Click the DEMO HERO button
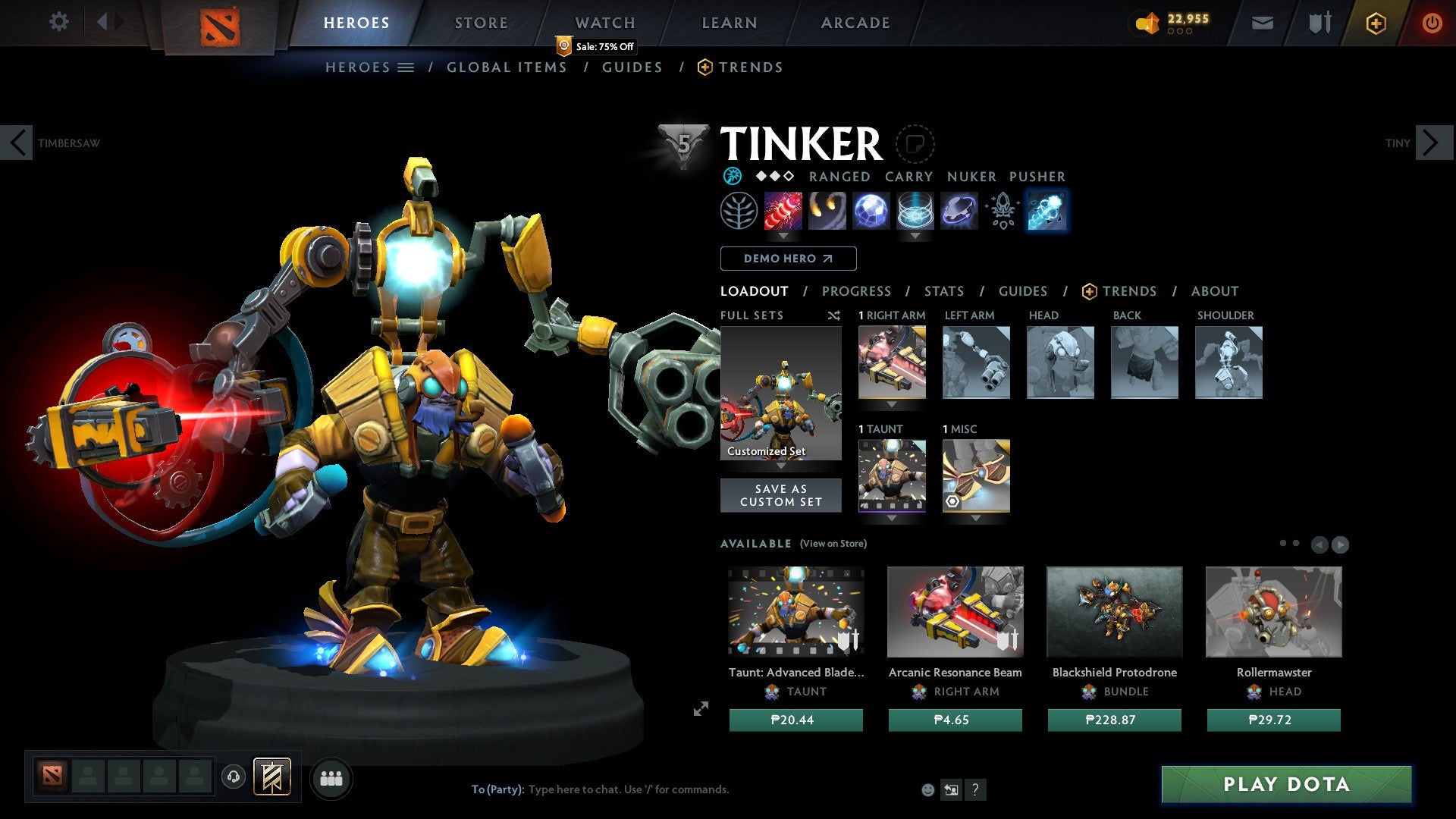The image size is (1456, 819). pyautogui.click(x=787, y=259)
